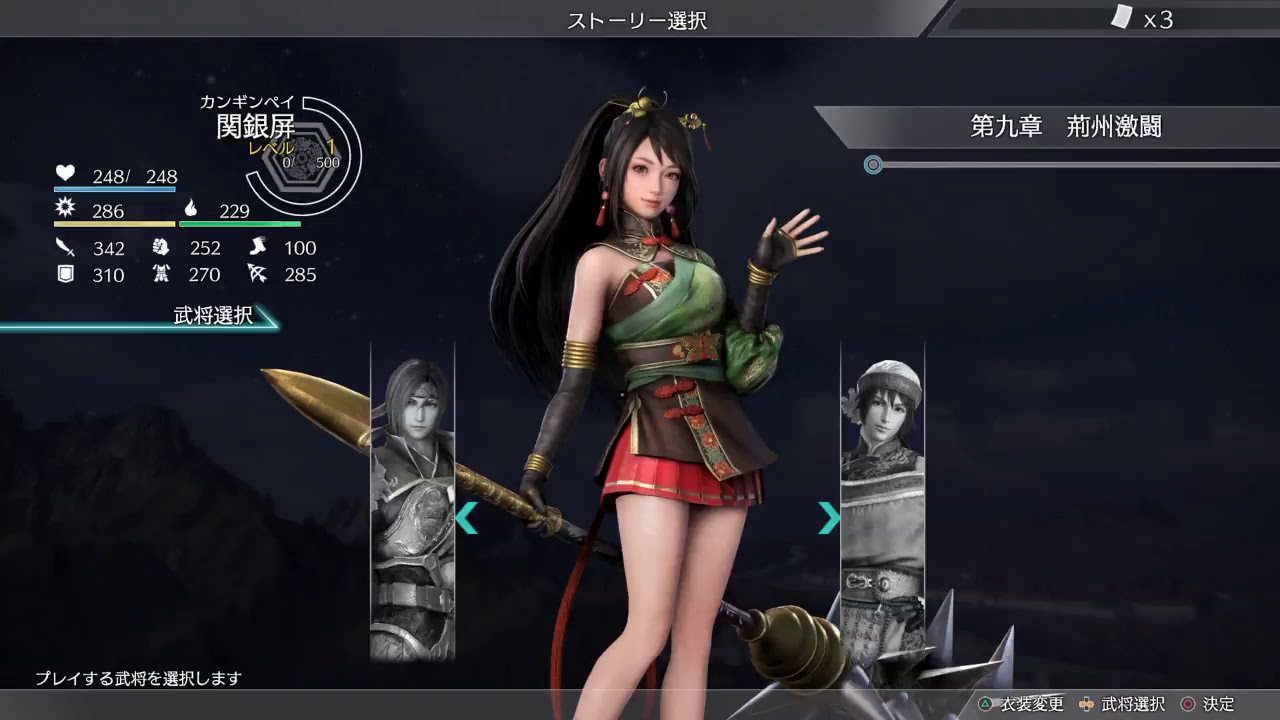Open the ストーリー選択 title bar

coord(639,20)
